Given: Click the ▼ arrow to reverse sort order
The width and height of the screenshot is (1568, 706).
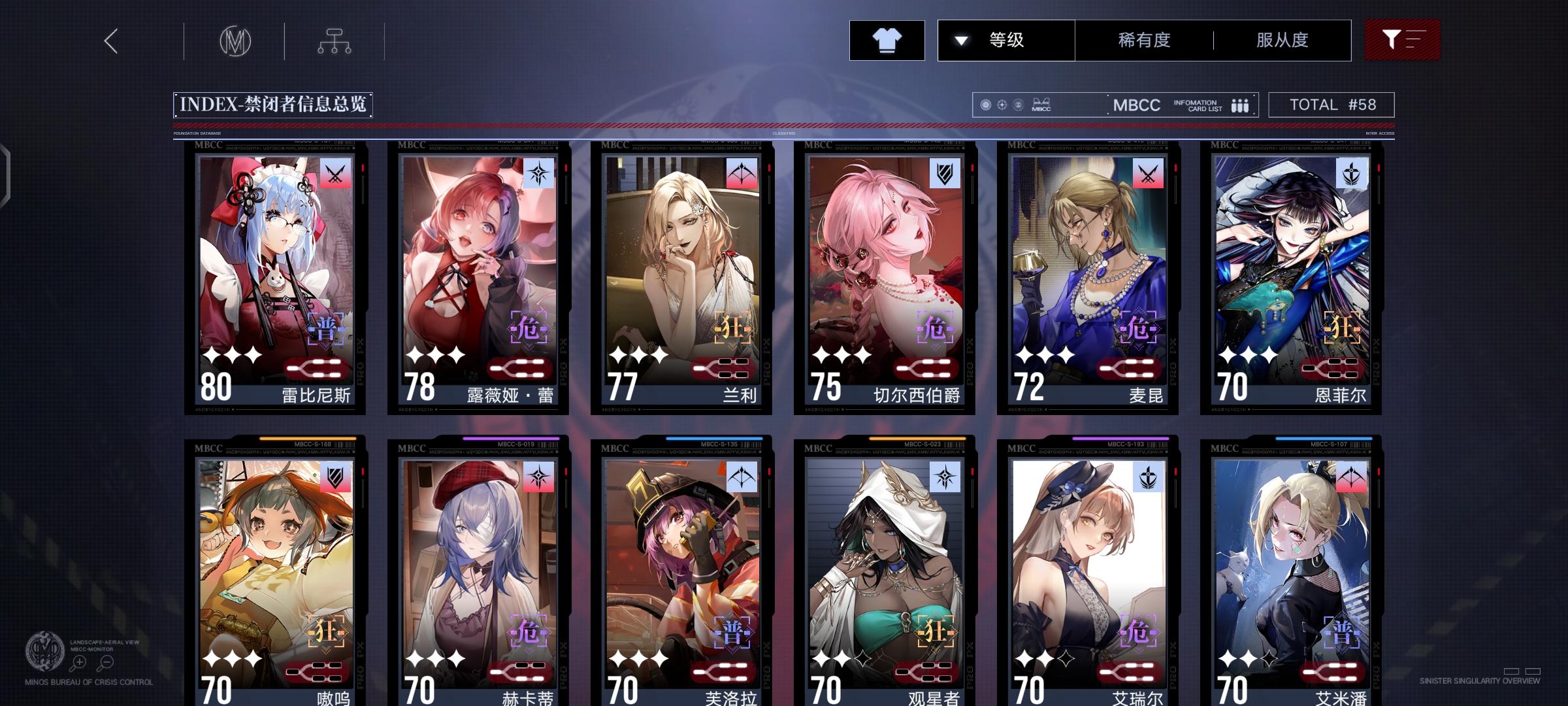Looking at the screenshot, I should 960,40.
